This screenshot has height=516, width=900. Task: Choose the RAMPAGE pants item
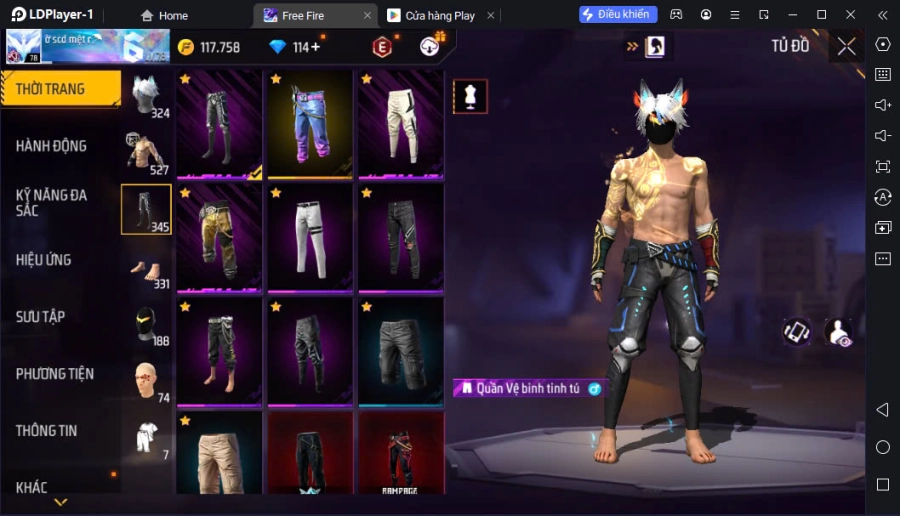pyautogui.click(x=400, y=453)
